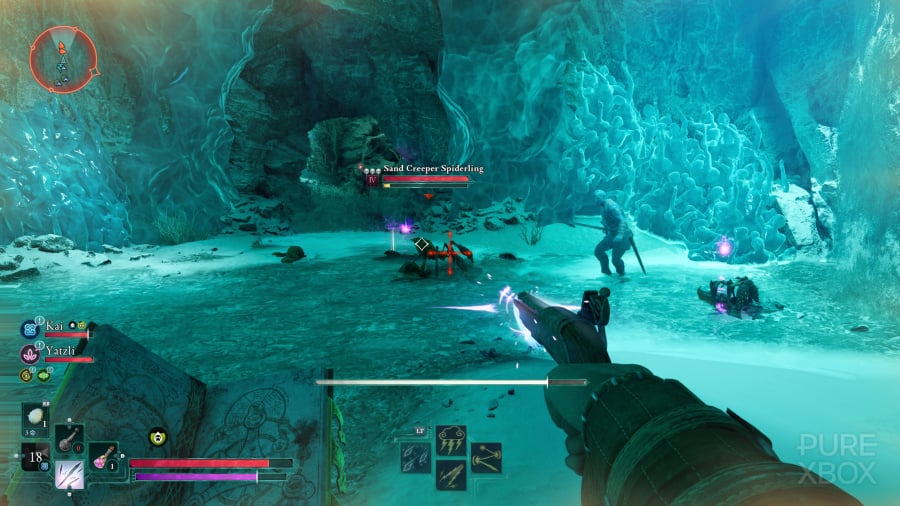Cast the three-orb chain spell
This screenshot has height=506, width=900.
tap(485, 457)
